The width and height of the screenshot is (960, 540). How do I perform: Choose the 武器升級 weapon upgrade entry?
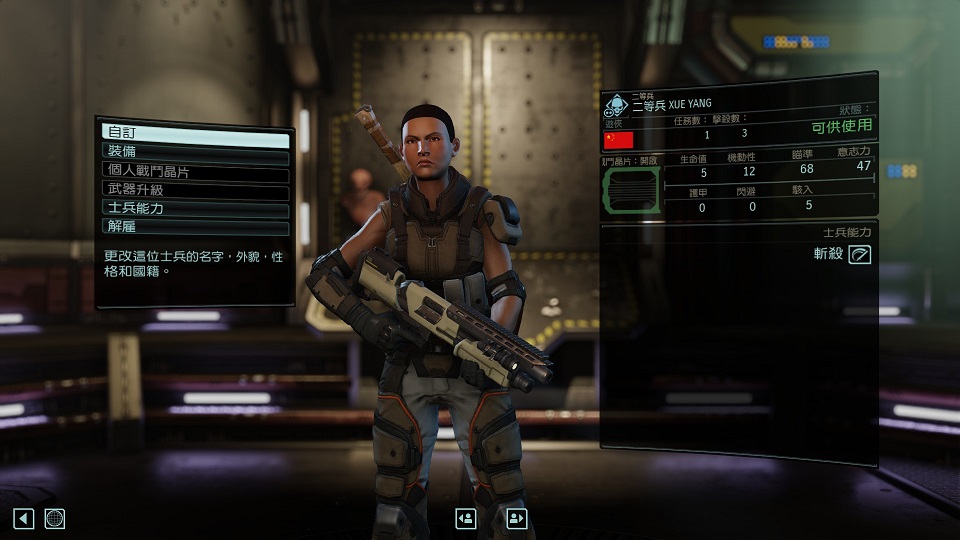(x=195, y=190)
